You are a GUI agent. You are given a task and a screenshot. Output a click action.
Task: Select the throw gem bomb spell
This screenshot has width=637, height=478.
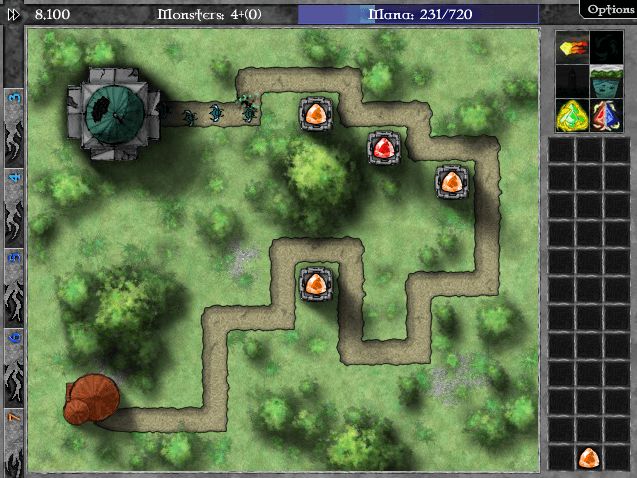(x=573, y=47)
